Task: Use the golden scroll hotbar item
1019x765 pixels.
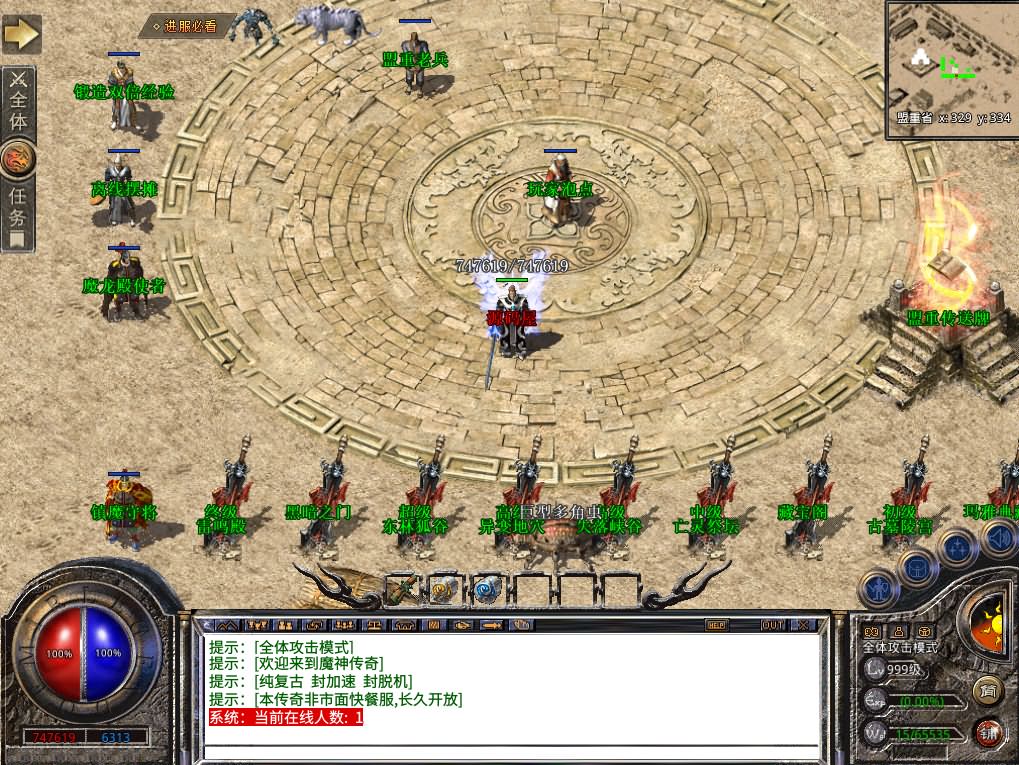Action: coord(445,590)
